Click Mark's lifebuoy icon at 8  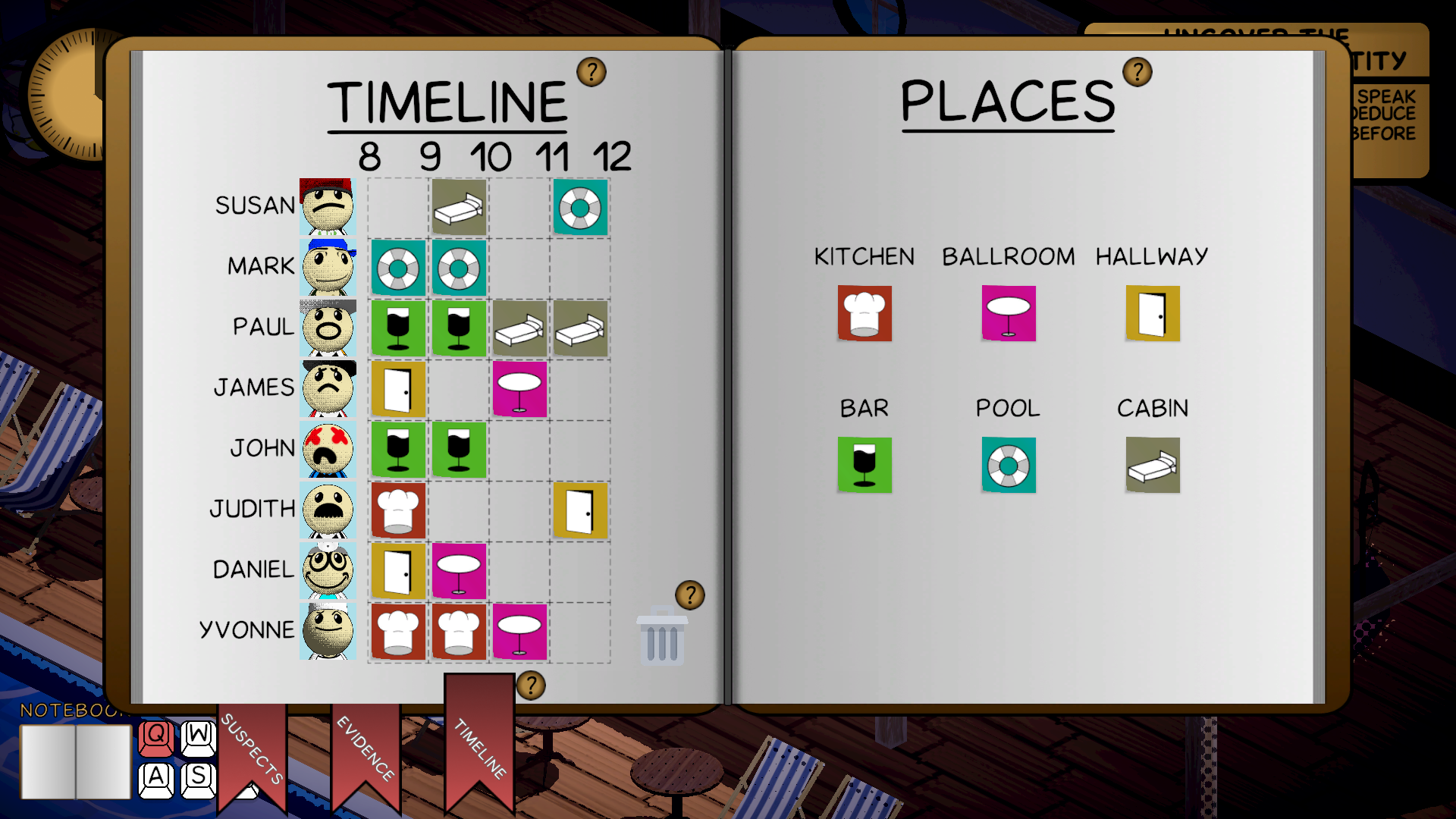(x=398, y=268)
